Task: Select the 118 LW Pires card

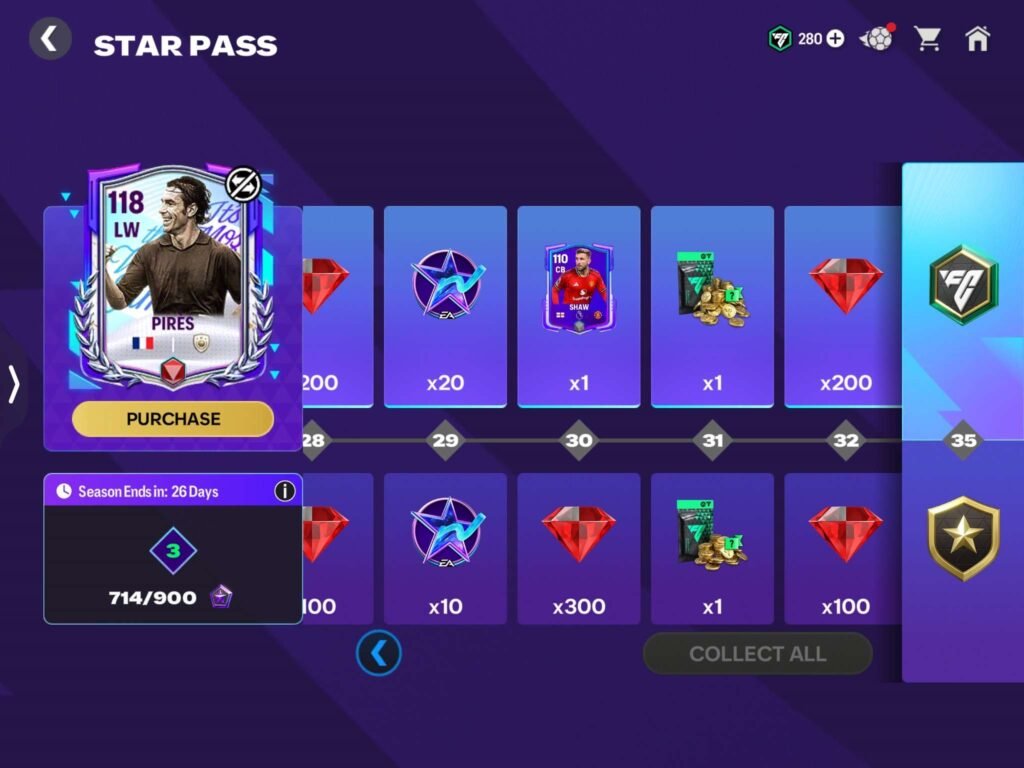Action: [x=173, y=280]
